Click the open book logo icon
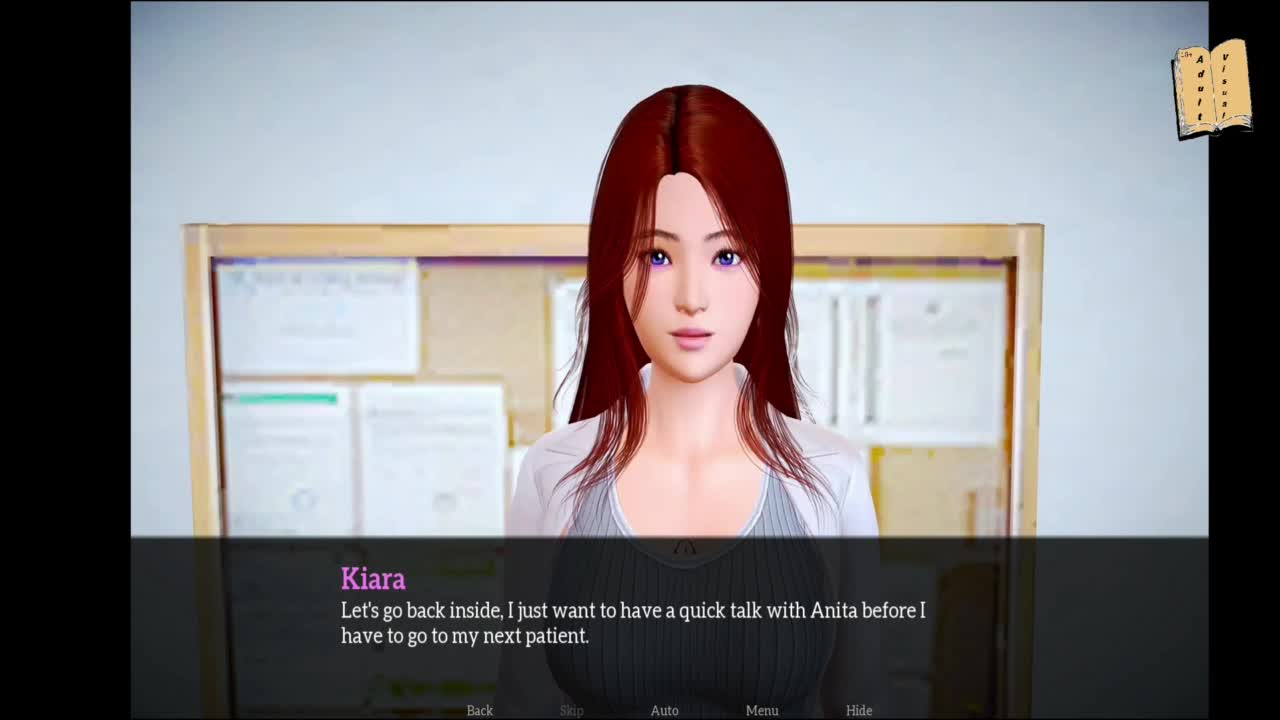This screenshot has height=720, width=1280. click(x=1212, y=88)
